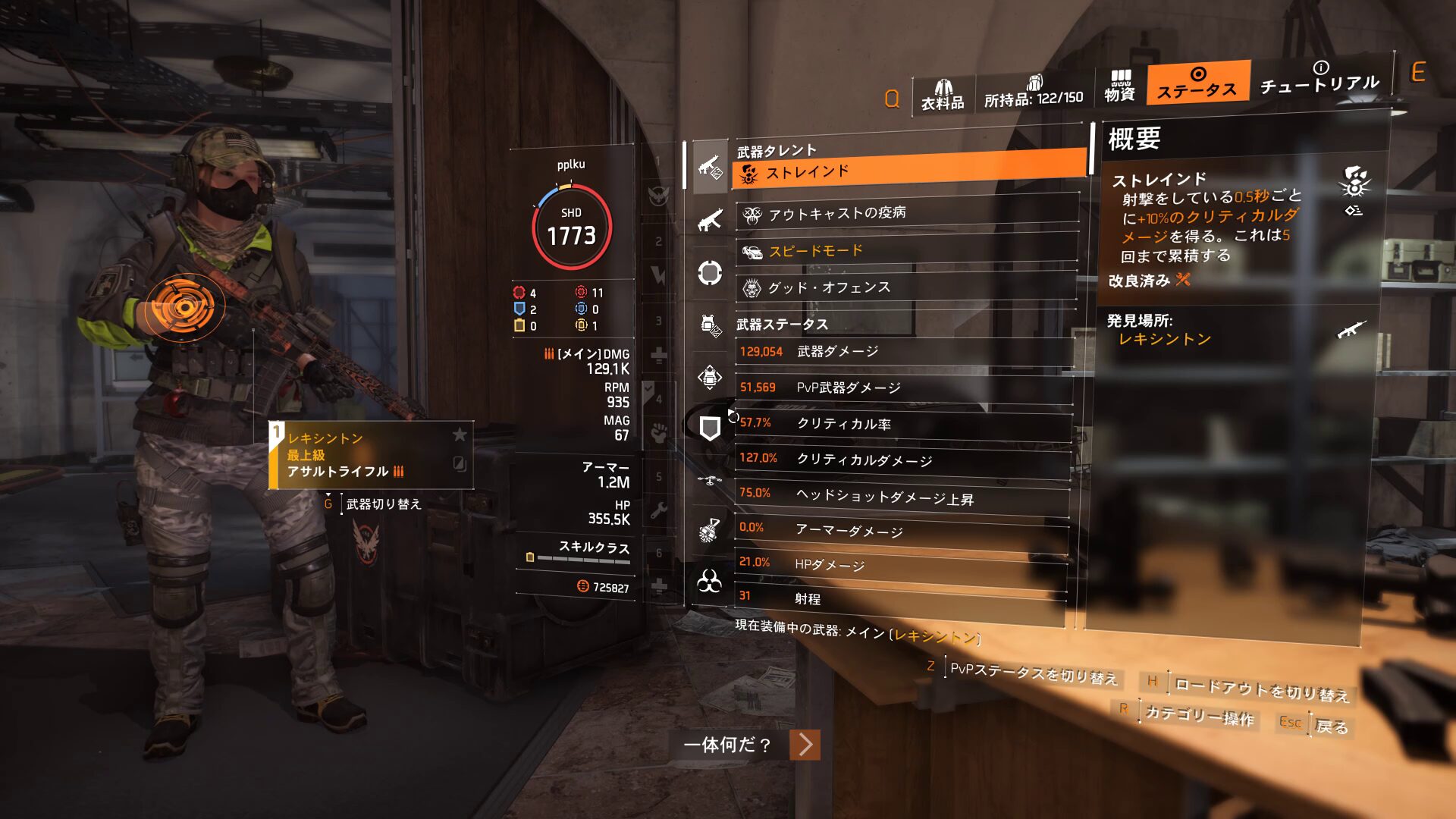Highlight the ヘッドショットダメージ上昇 stat row

coord(902,496)
